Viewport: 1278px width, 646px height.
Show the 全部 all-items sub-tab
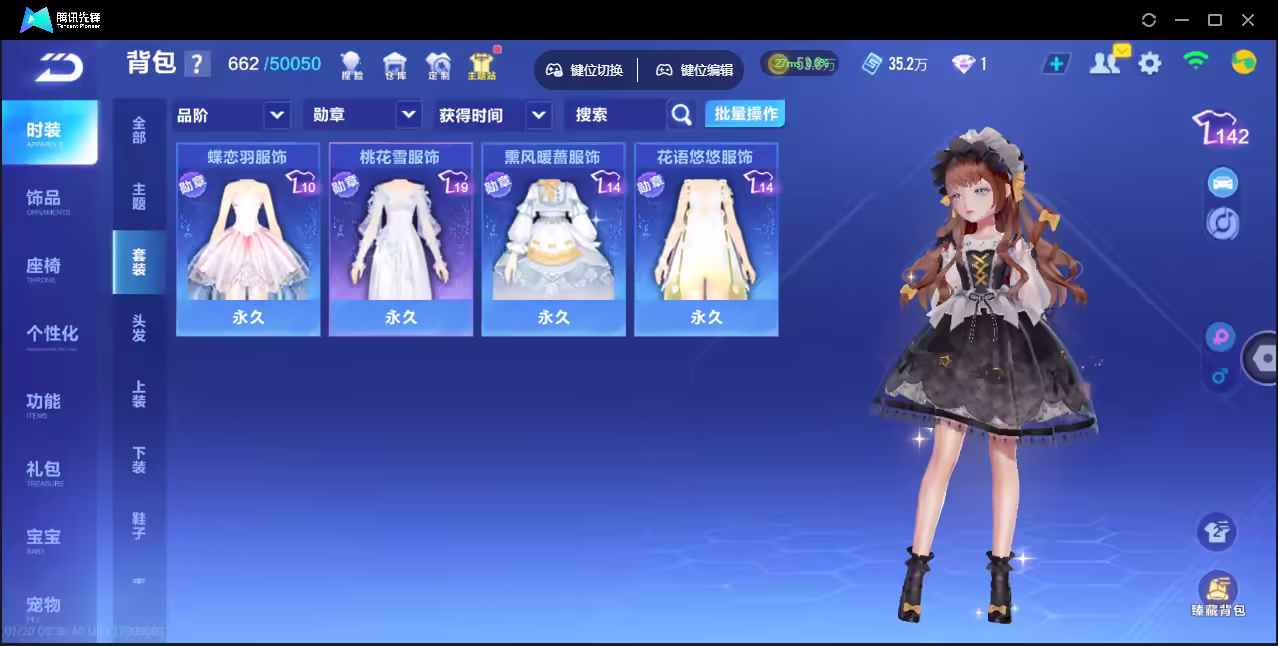coord(139,130)
